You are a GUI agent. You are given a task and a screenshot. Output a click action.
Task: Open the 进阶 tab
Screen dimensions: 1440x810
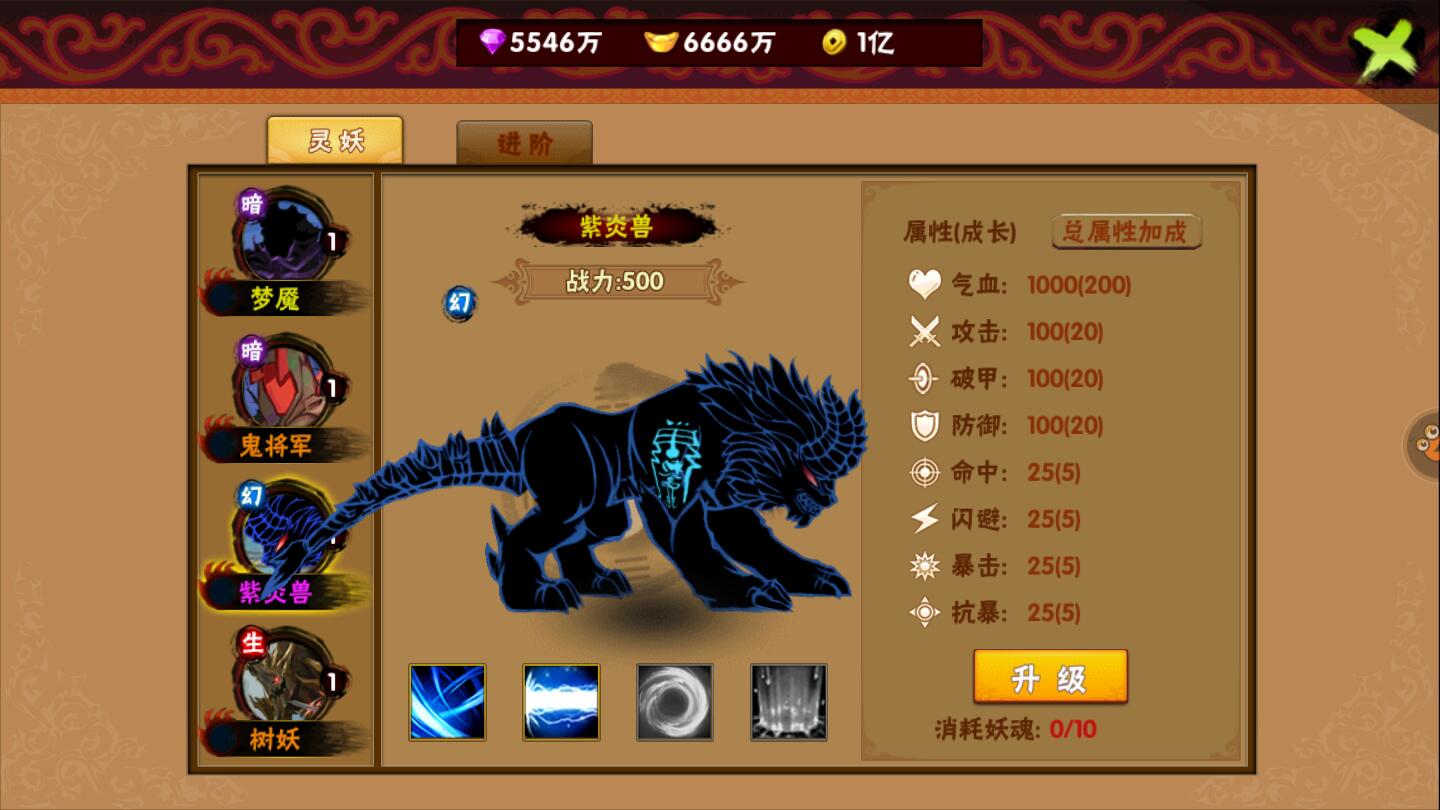coord(525,143)
